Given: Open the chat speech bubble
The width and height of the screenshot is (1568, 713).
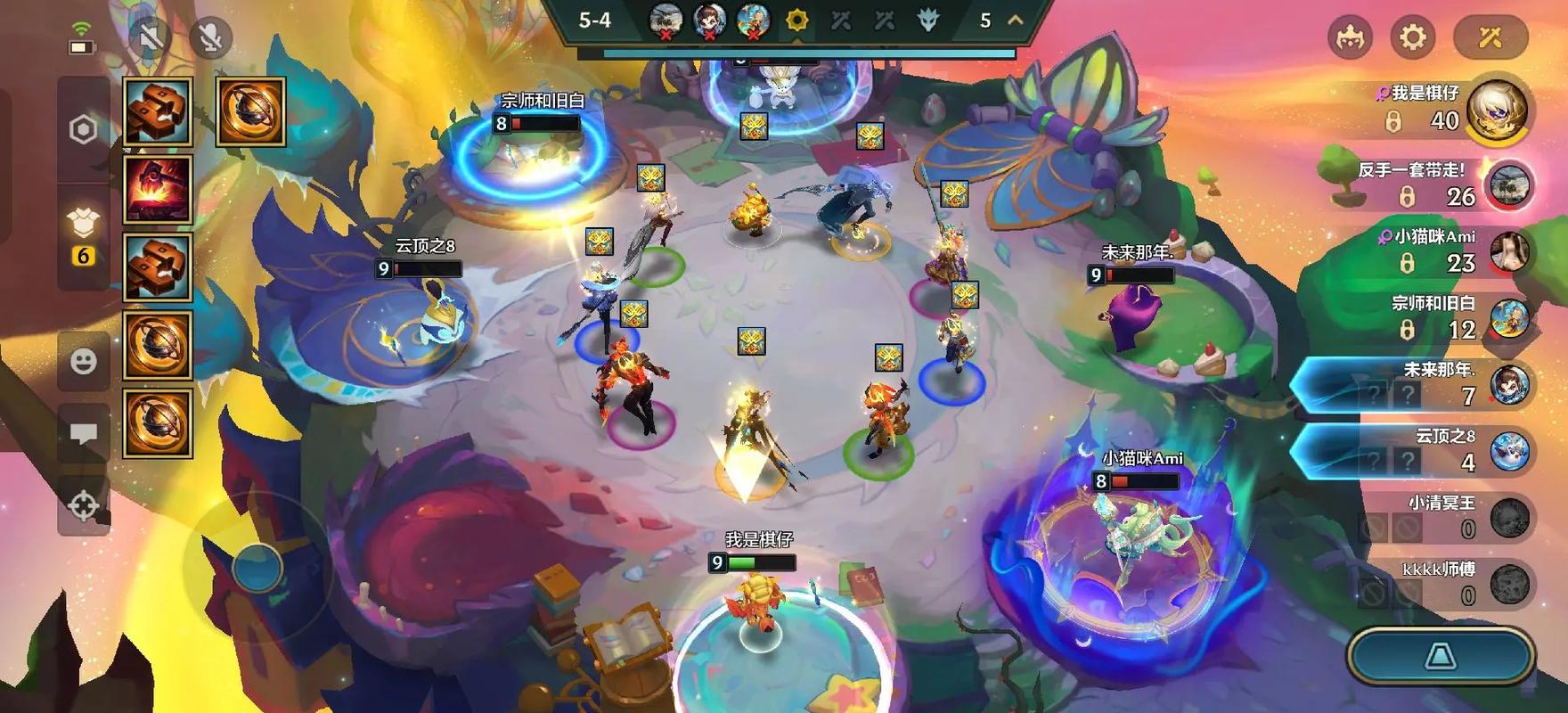Looking at the screenshot, I should 83,434.
